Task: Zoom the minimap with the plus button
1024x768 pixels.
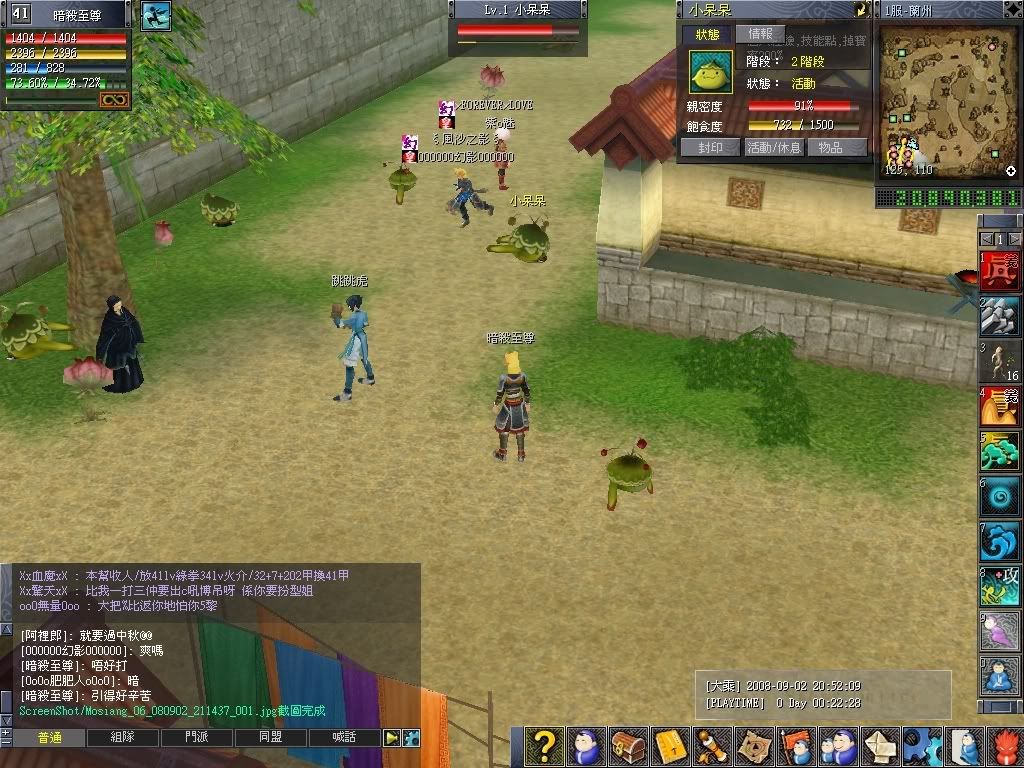Action: tap(1011, 171)
